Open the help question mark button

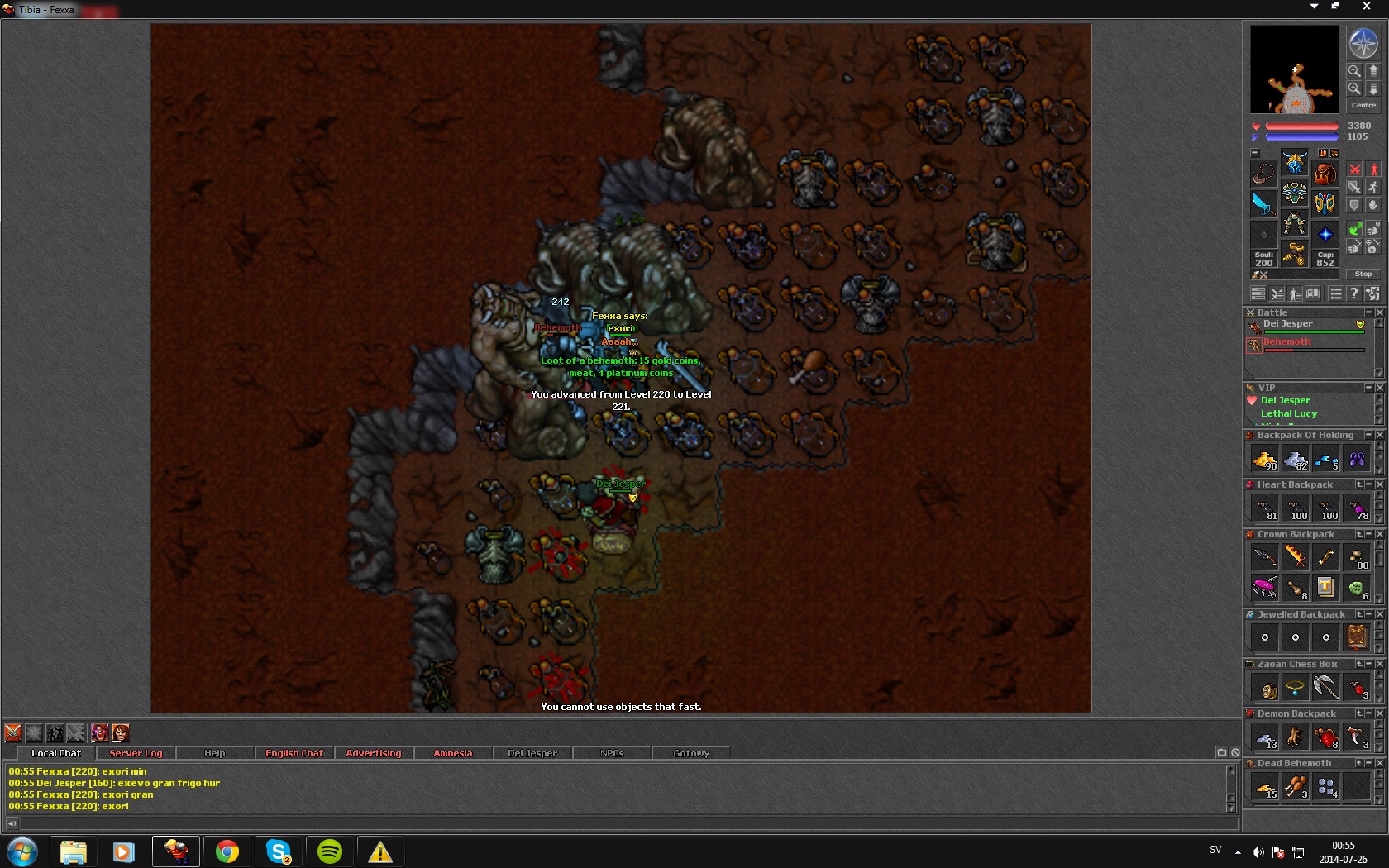pyautogui.click(x=1353, y=293)
